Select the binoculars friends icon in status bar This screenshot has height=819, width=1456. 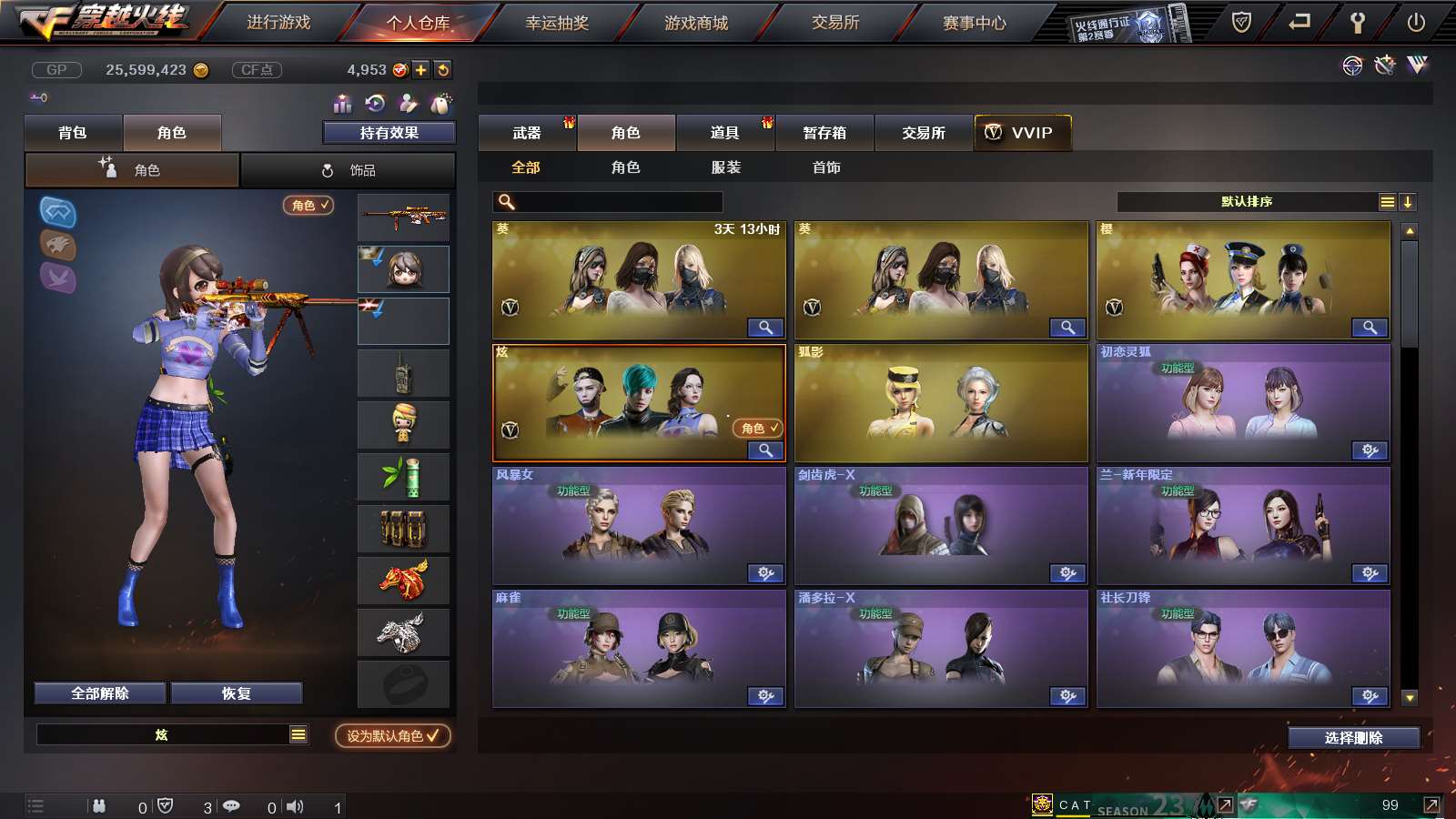[x=98, y=806]
